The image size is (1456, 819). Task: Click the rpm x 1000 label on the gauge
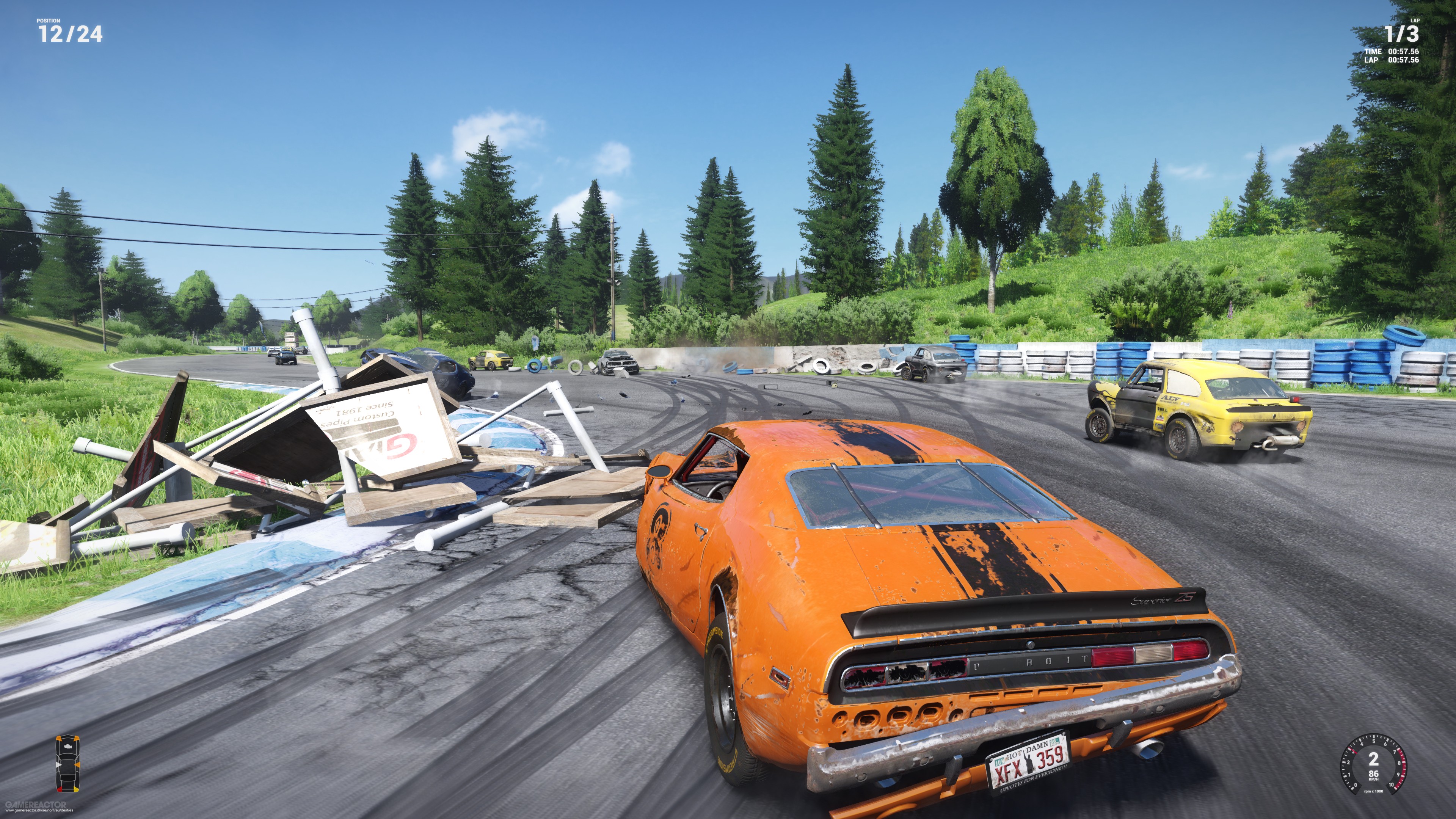[x=1374, y=794]
